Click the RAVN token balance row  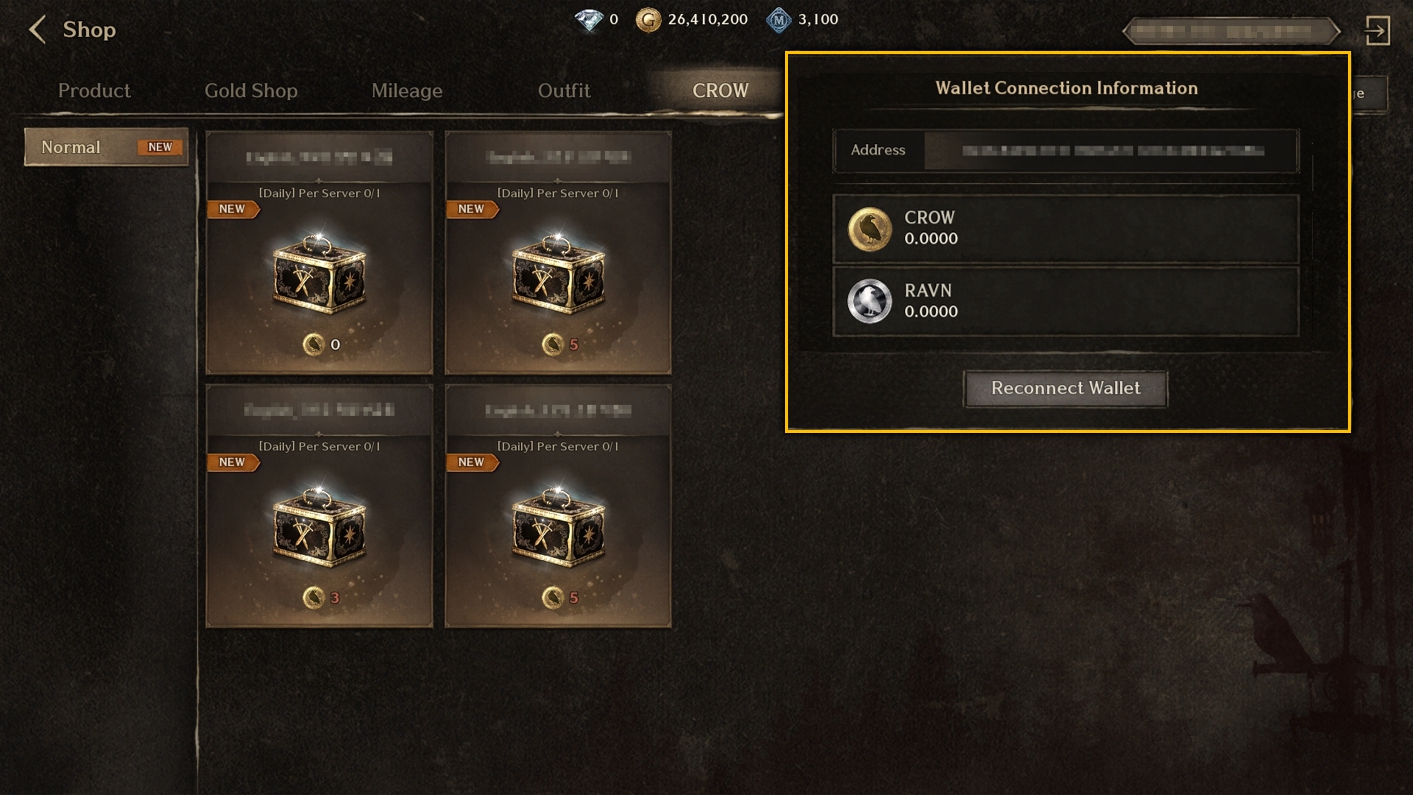tap(1066, 302)
